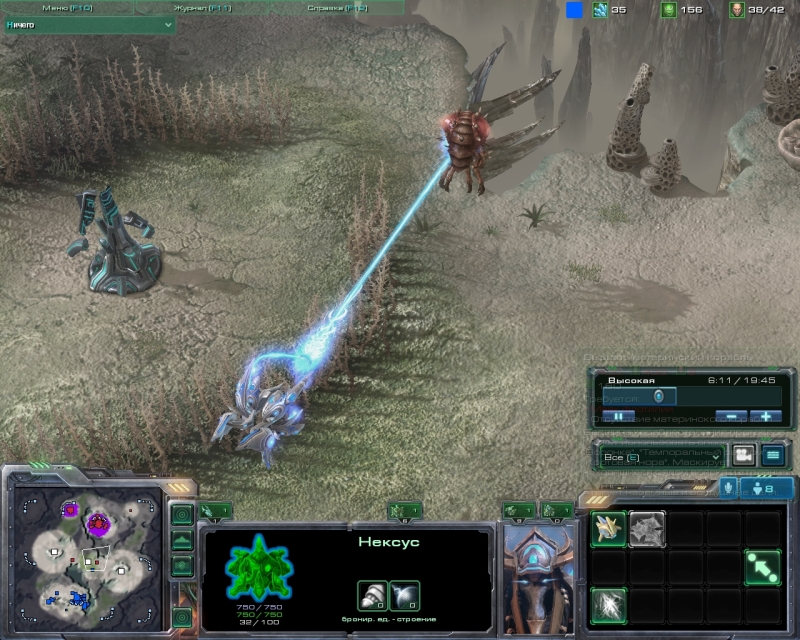Select the Mothership build command icon
The image size is (800, 640).
(647, 529)
